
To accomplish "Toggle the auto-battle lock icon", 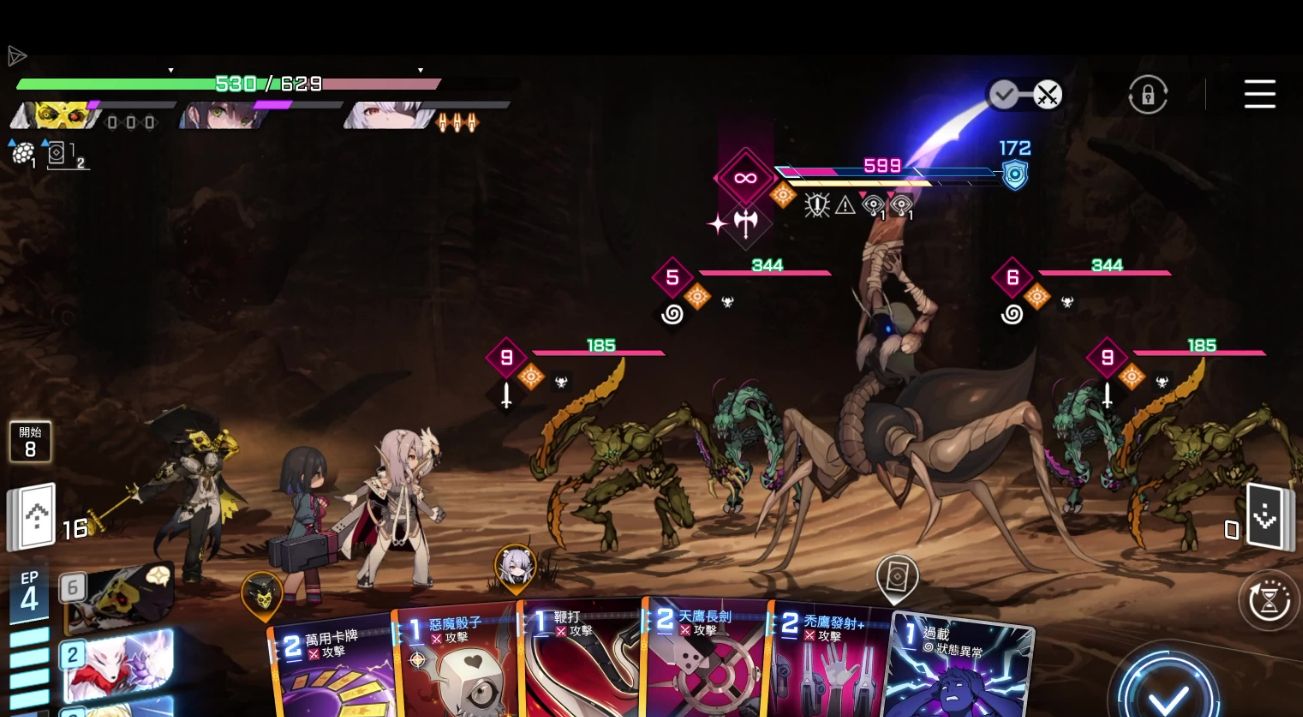I will tap(1147, 95).
